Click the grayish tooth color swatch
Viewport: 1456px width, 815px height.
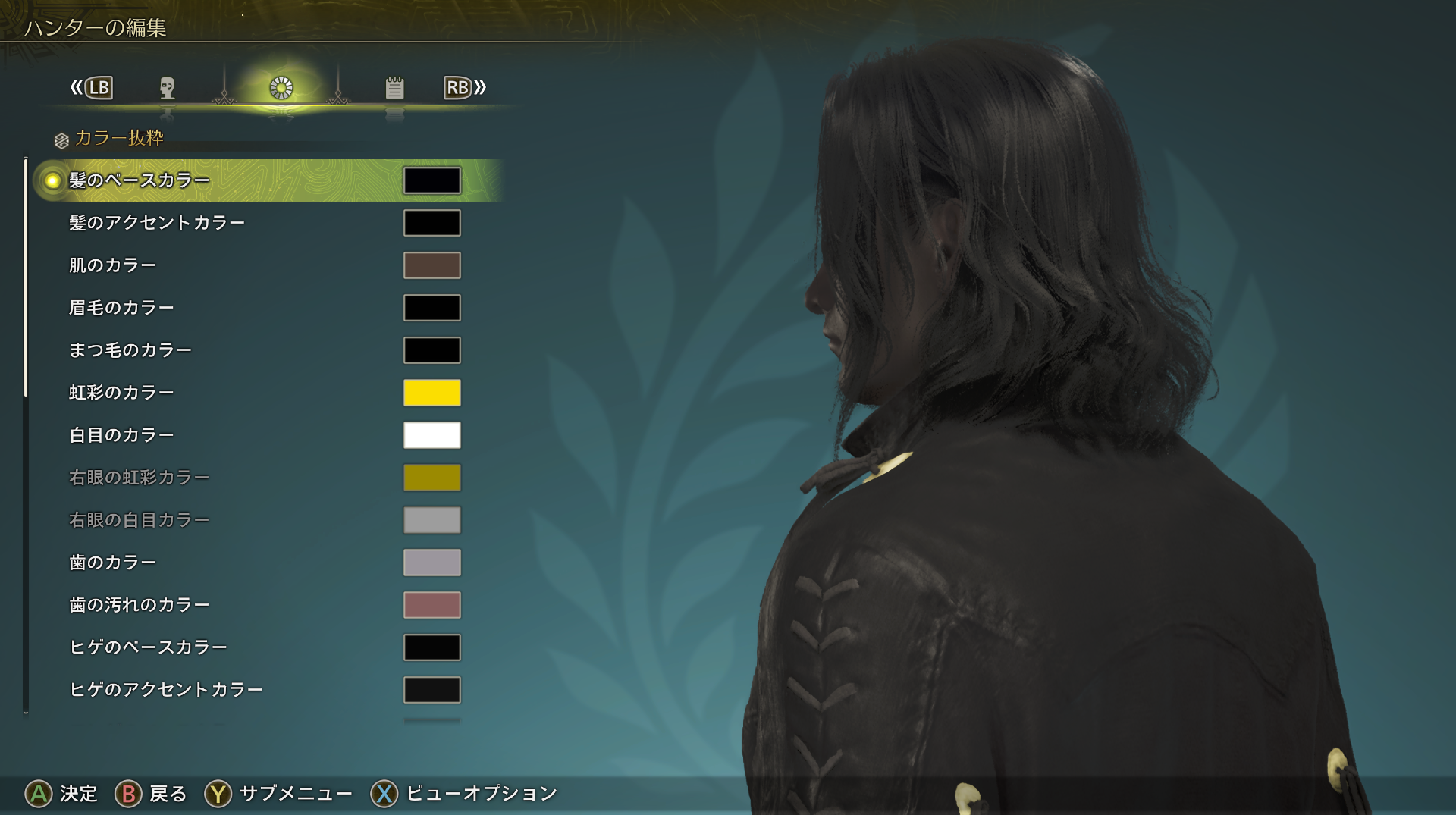432,563
